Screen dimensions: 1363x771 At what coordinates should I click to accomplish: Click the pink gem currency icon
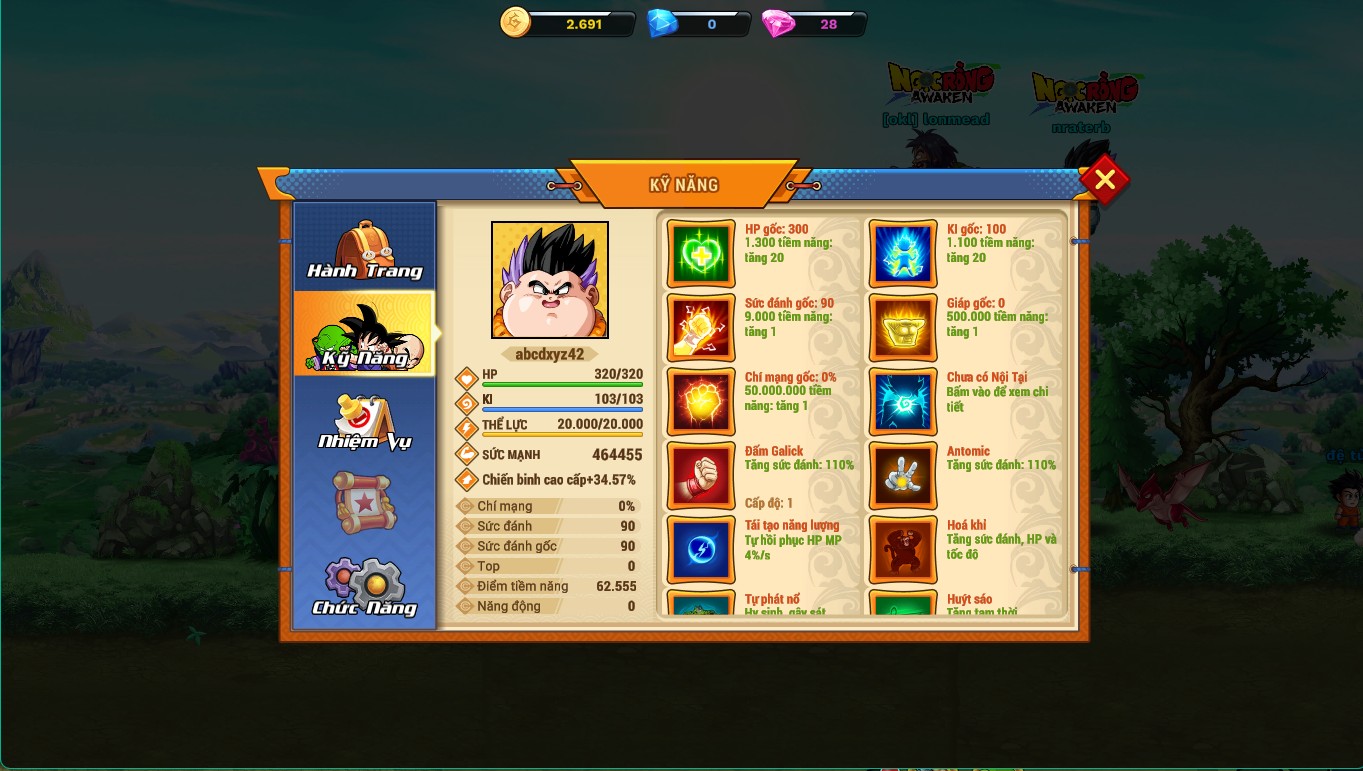tap(777, 23)
